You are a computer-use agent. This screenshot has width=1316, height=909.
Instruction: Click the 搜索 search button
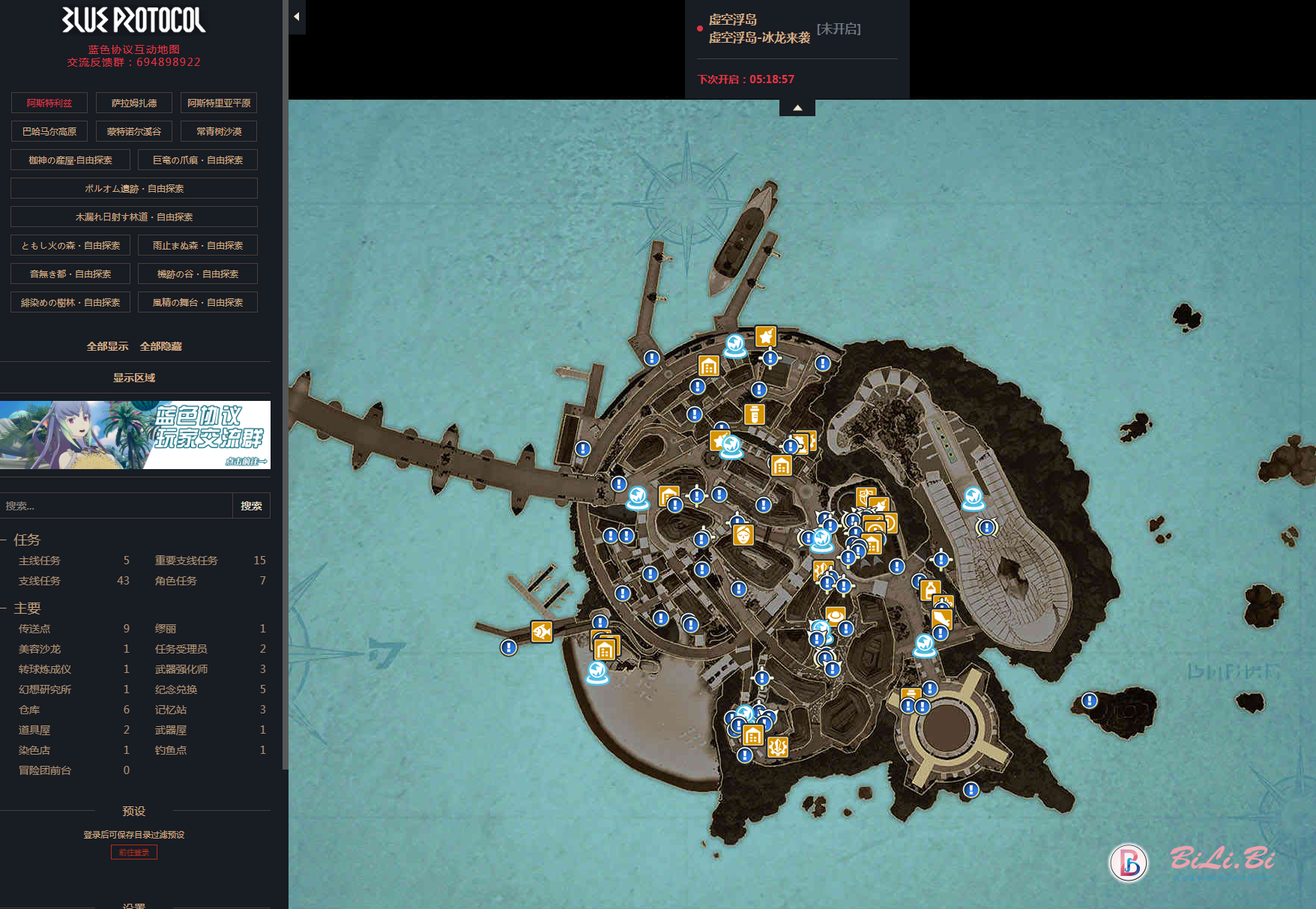pos(251,506)
